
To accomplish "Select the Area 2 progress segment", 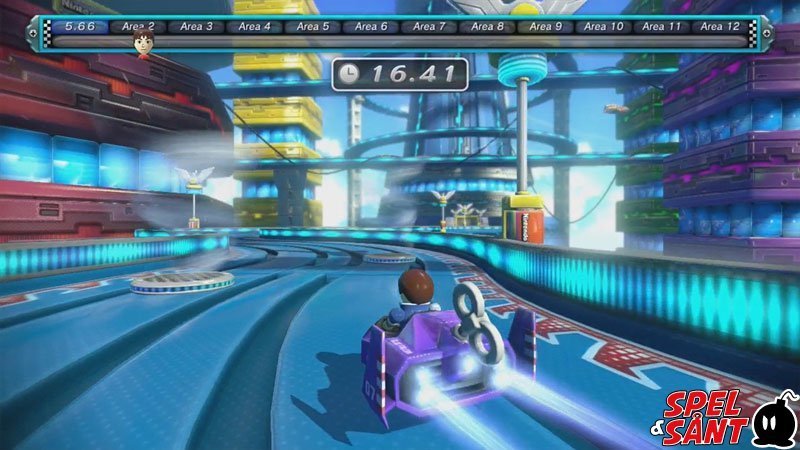I will pos(138,26).
